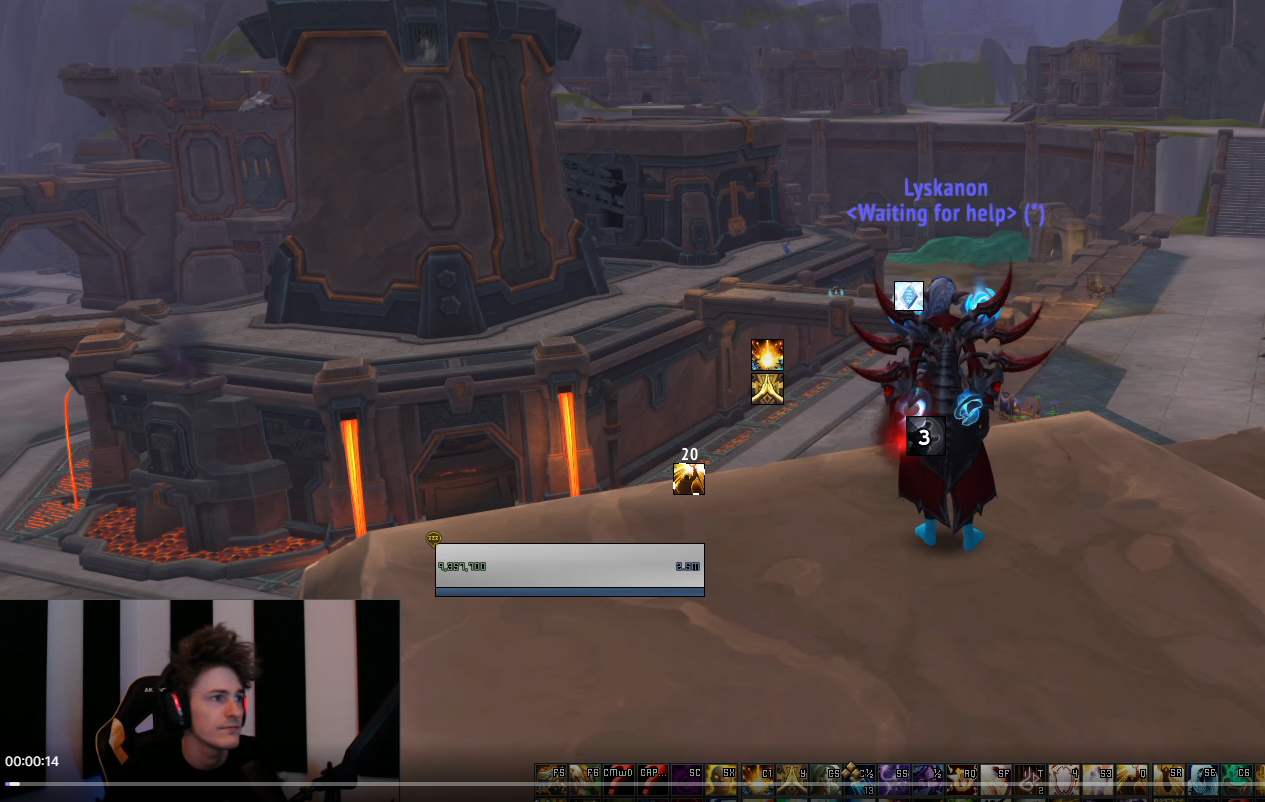
Task: Use the purple swirl ability labeled SS
Action: tap(893, 779)
